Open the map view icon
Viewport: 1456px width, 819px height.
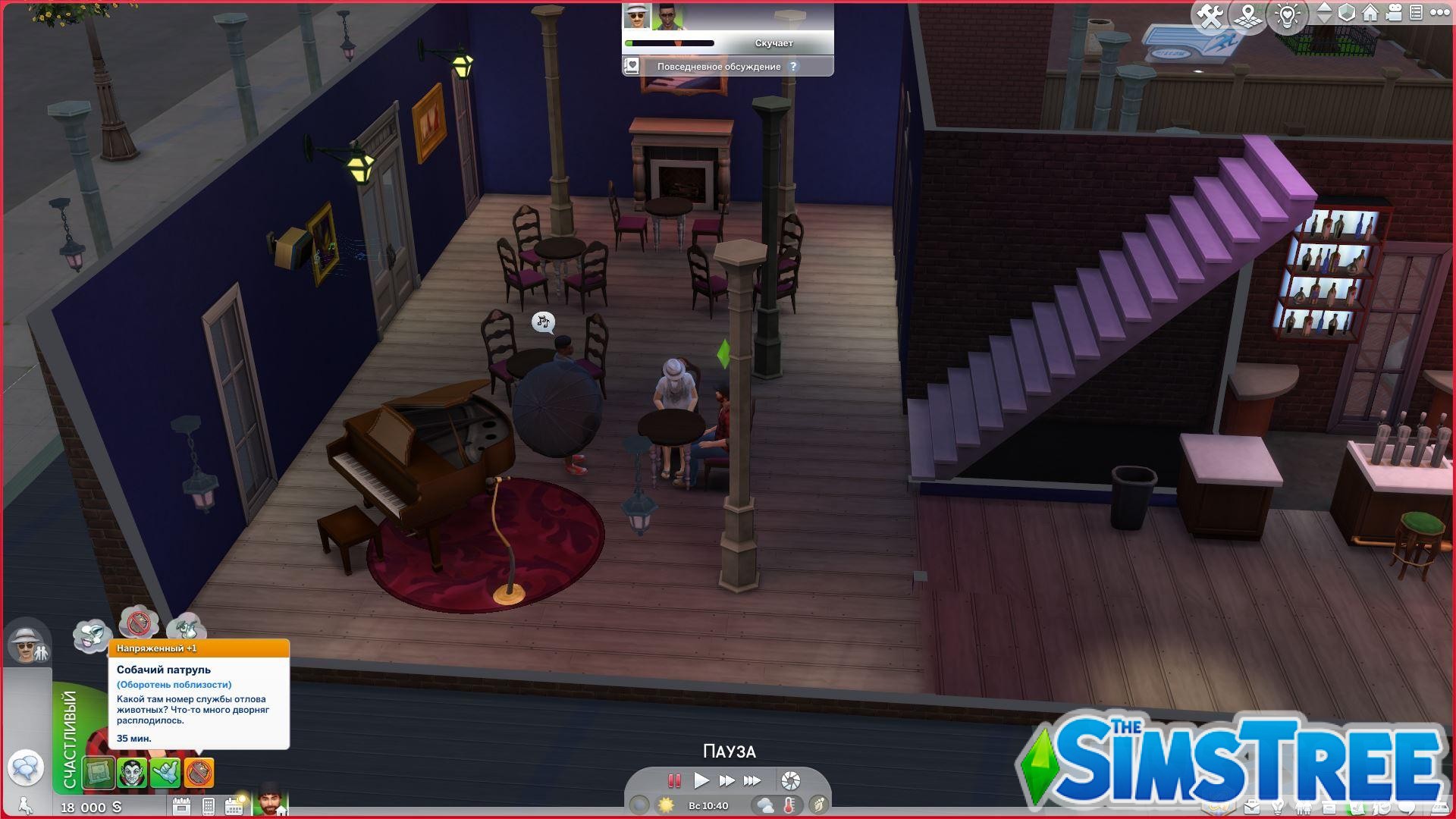(x=1247, y=14)
